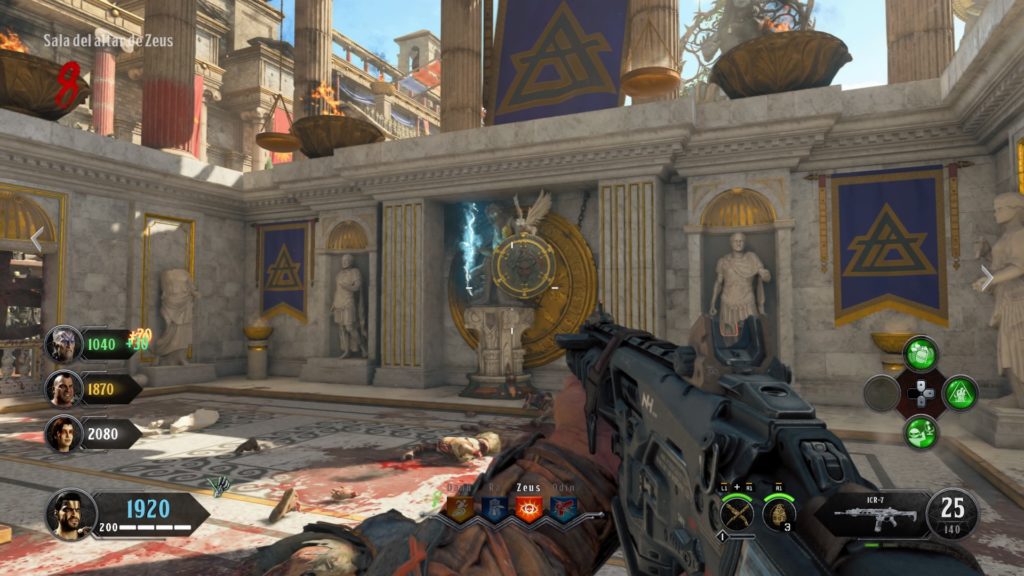Select the Zeus perk icon
The width and height of the screenshot is (1024, 576).
point(527,509)
